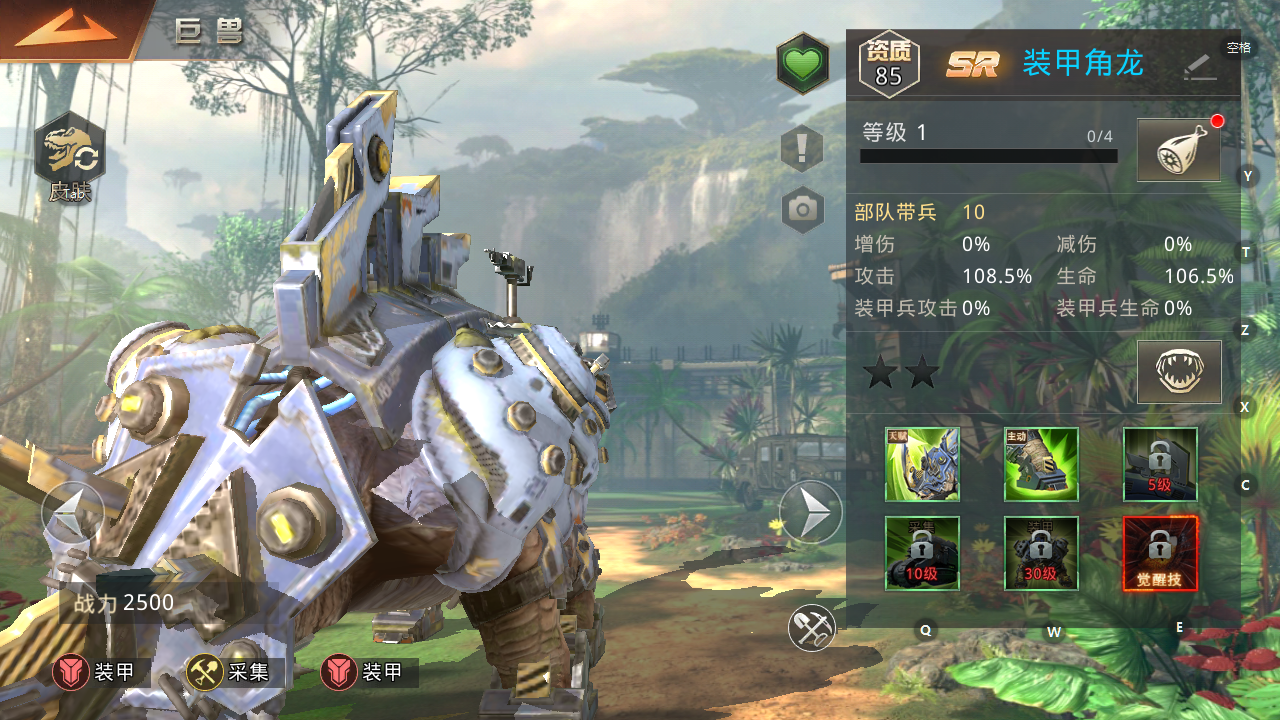Image resolution: width=1280 pixels, height=720 pixels.
Task: Feed the beast using the meat button
Action: 1179,151
